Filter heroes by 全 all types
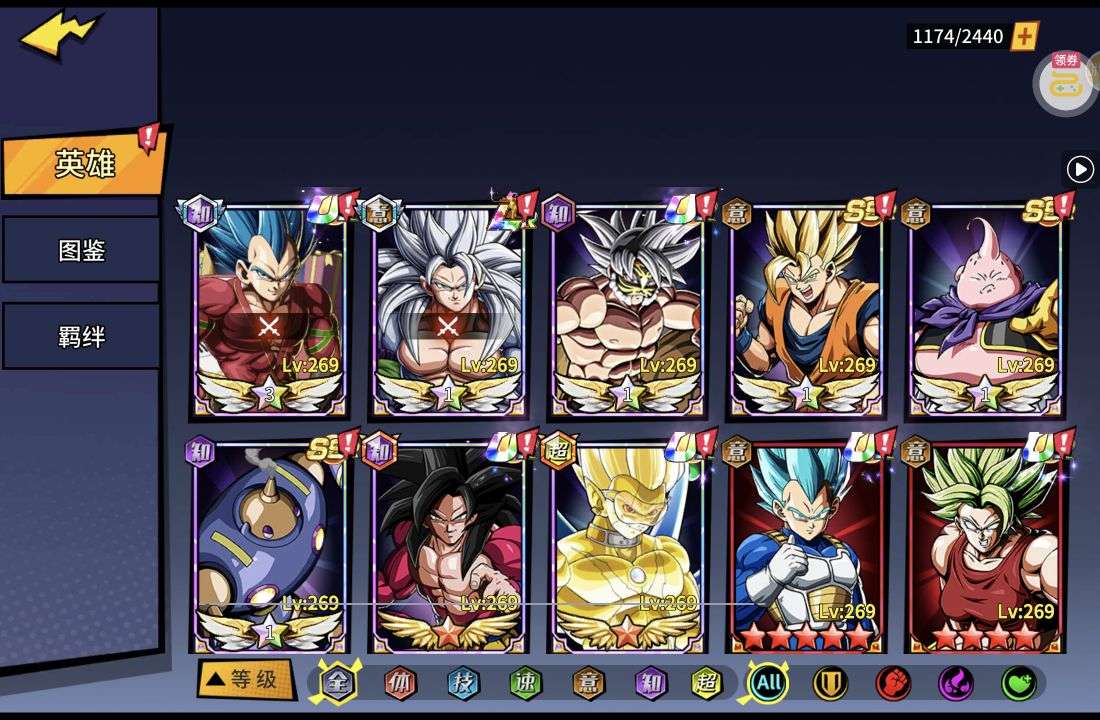Screen dimensions: 1100x720 pyautogui.click(x=338, y=683)
